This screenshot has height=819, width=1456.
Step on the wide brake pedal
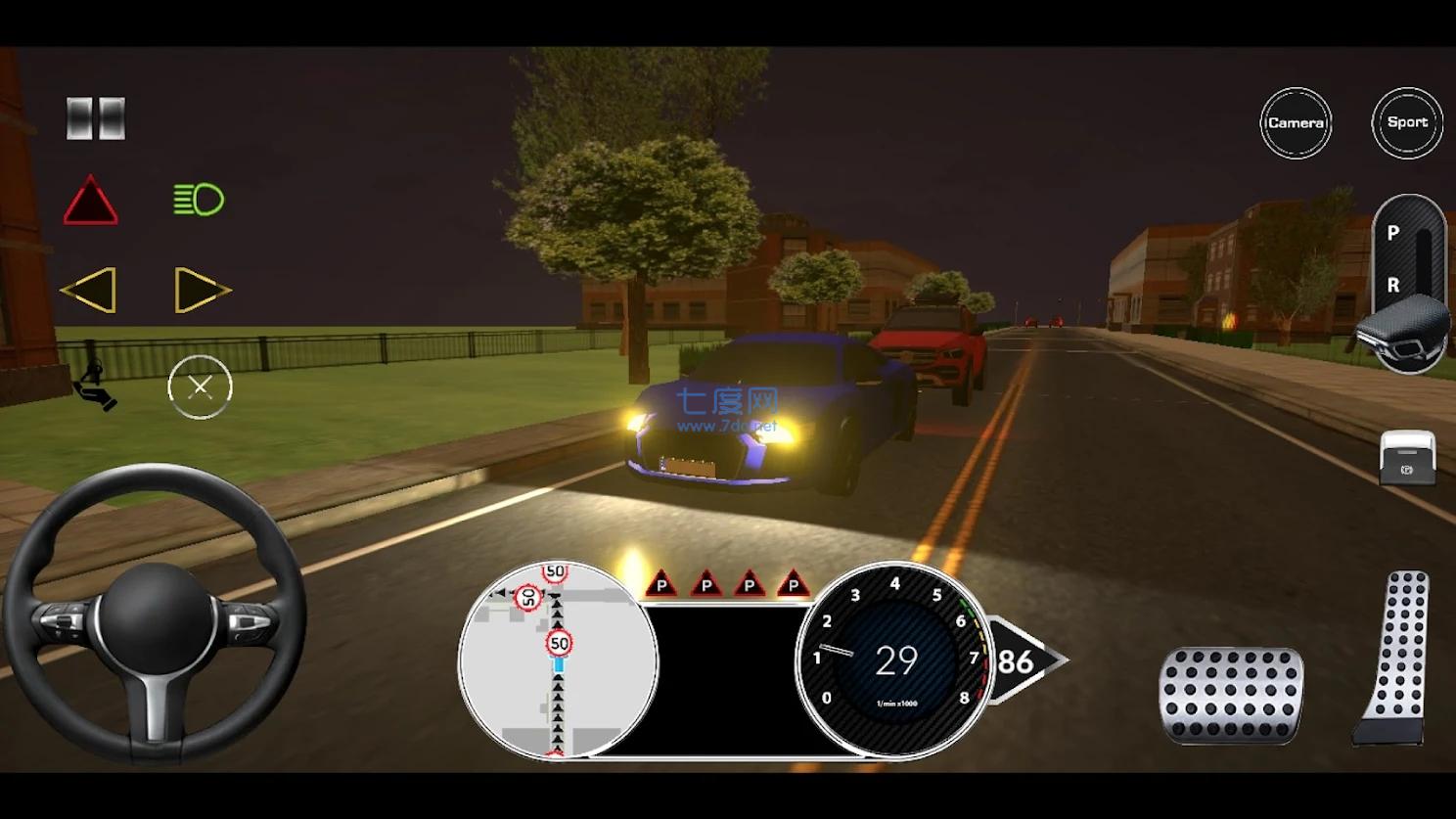(x=1231, y=694)
